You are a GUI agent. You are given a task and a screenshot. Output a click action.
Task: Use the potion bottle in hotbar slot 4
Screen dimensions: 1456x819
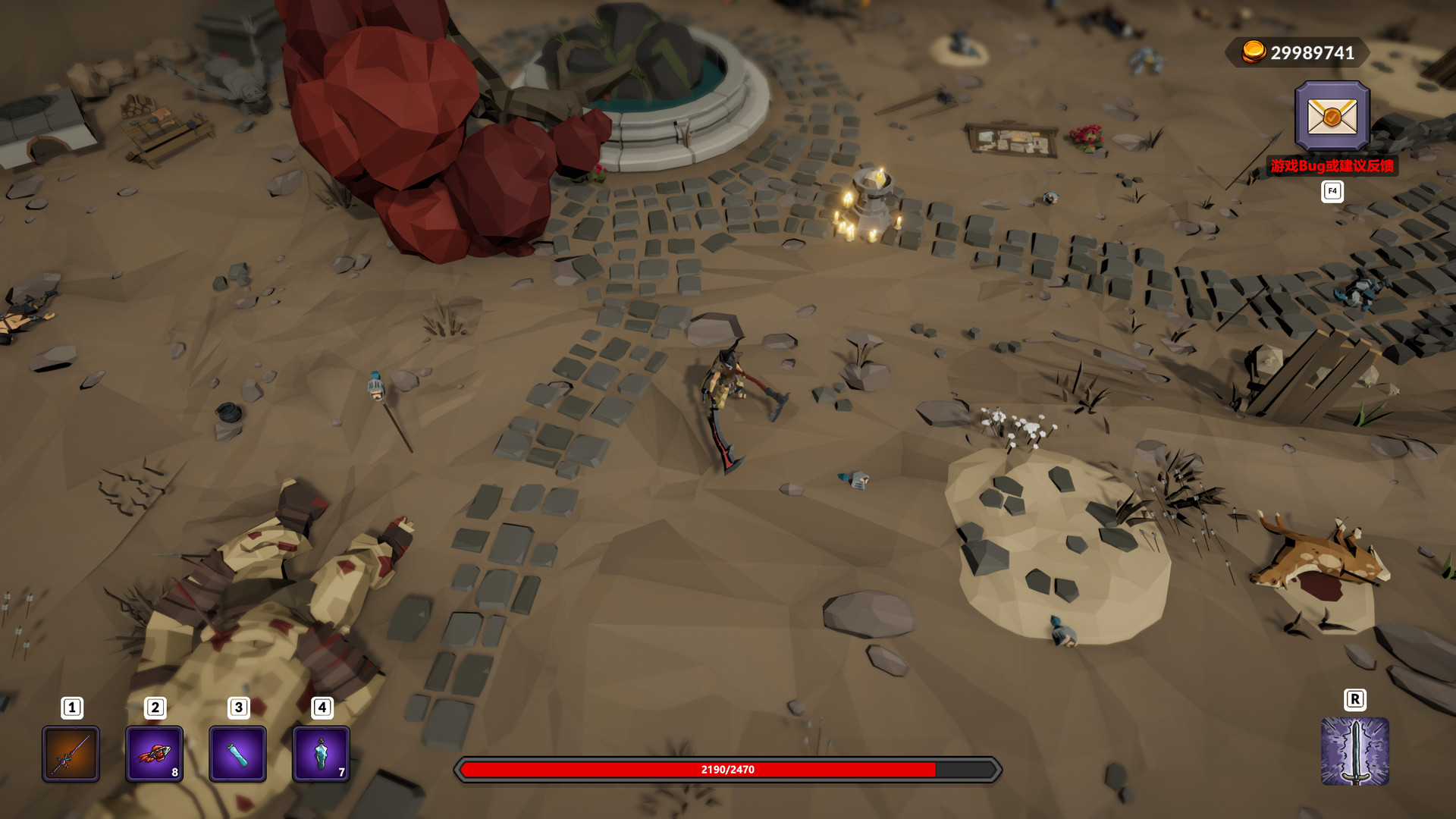pyautogui.click(x=322, y=755)
